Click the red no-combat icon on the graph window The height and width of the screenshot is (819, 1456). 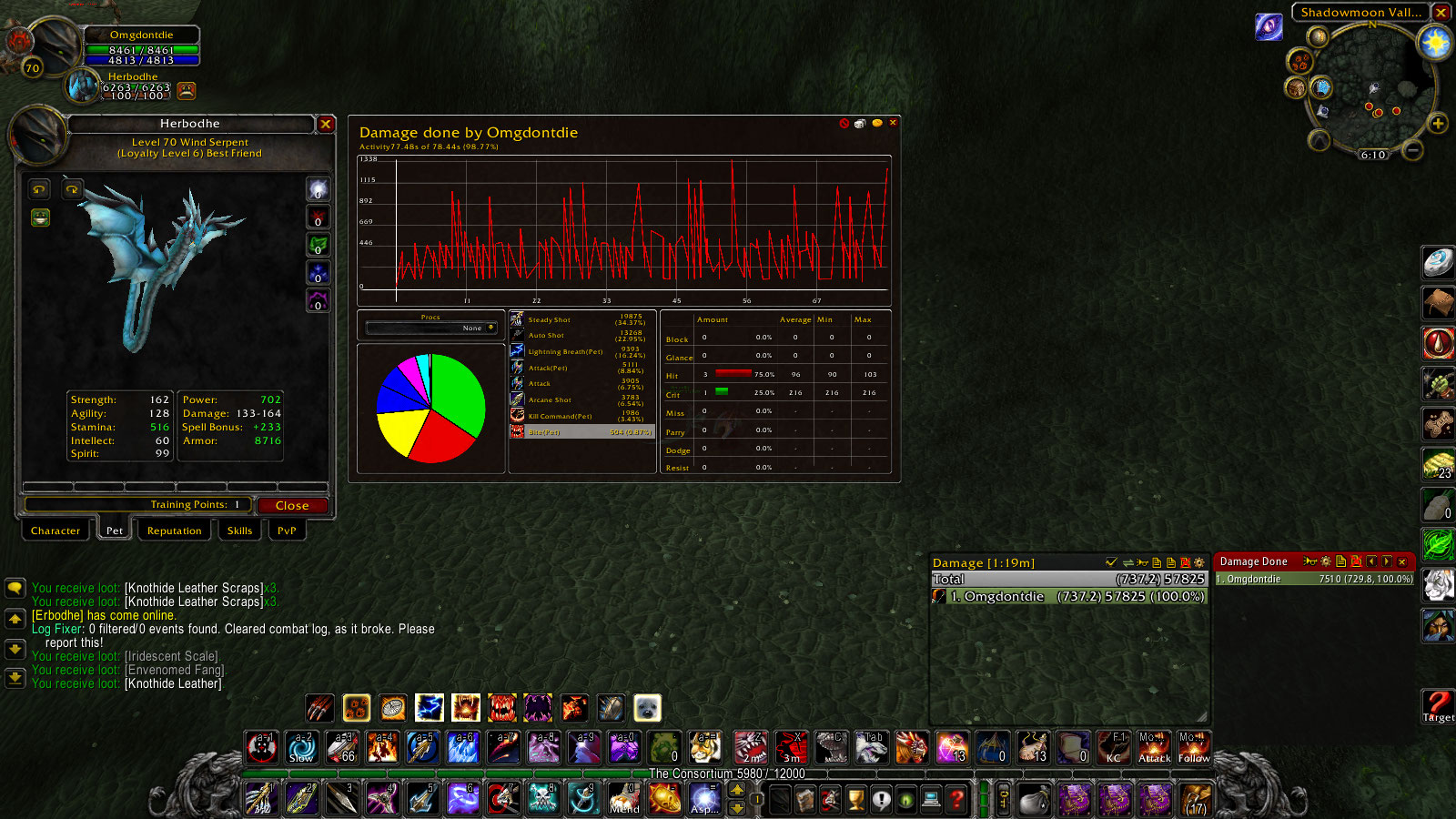pyautogui.click(x=844, y=123)
